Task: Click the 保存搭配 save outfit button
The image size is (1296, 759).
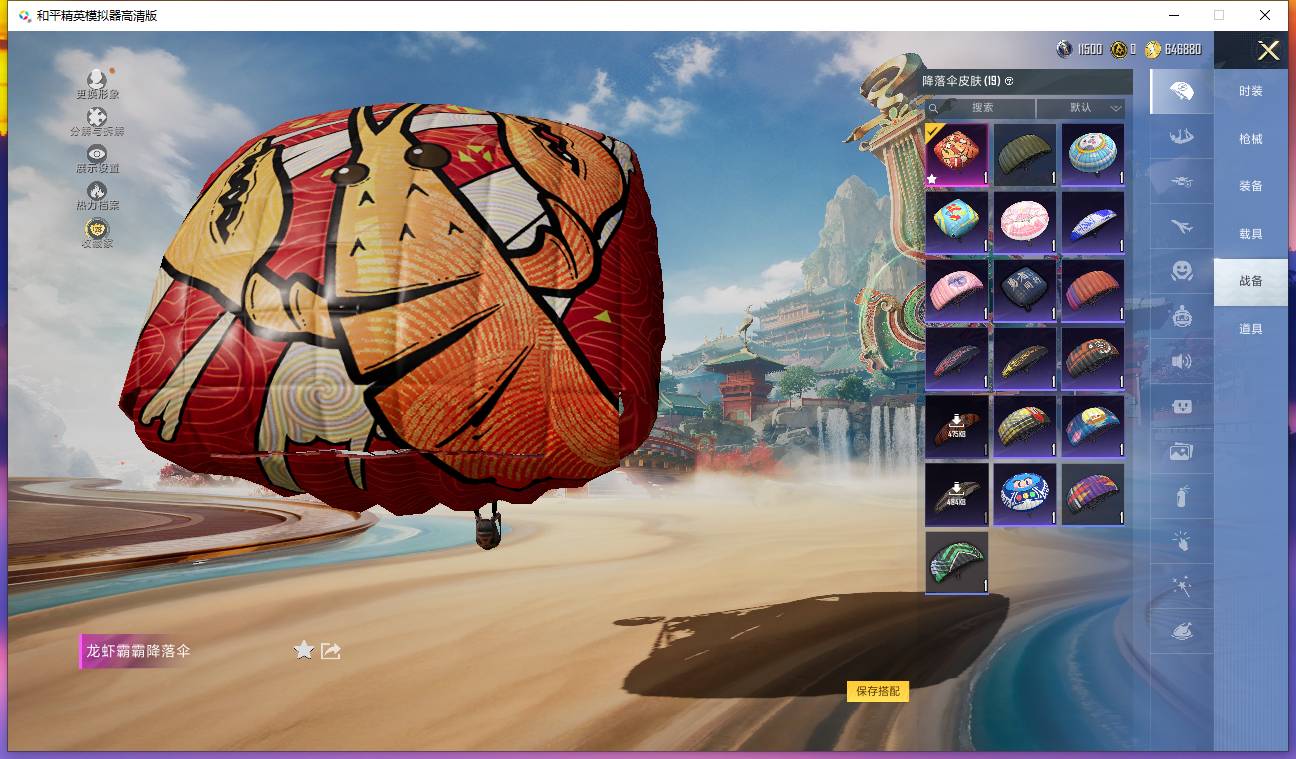Action: coord(878,691)
